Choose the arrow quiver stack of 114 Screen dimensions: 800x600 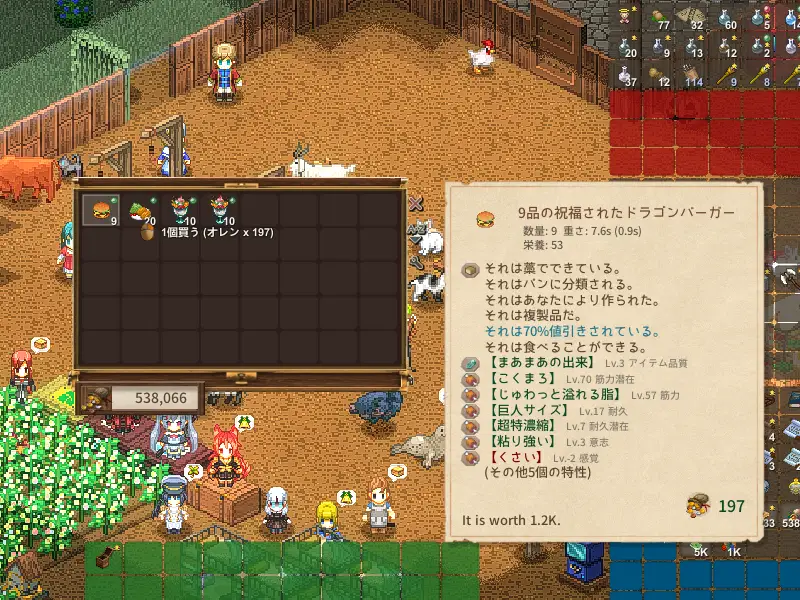(x=692, y=75)
